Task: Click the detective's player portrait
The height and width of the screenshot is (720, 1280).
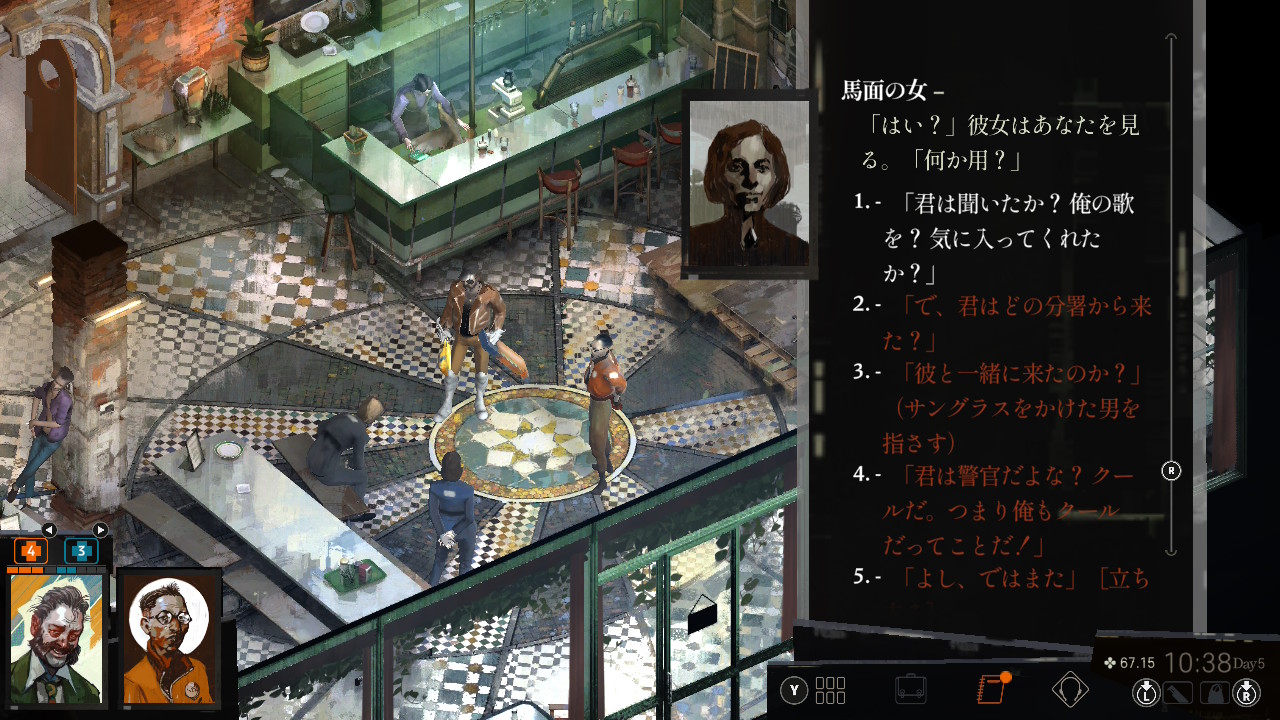Action: pos(57,637)
